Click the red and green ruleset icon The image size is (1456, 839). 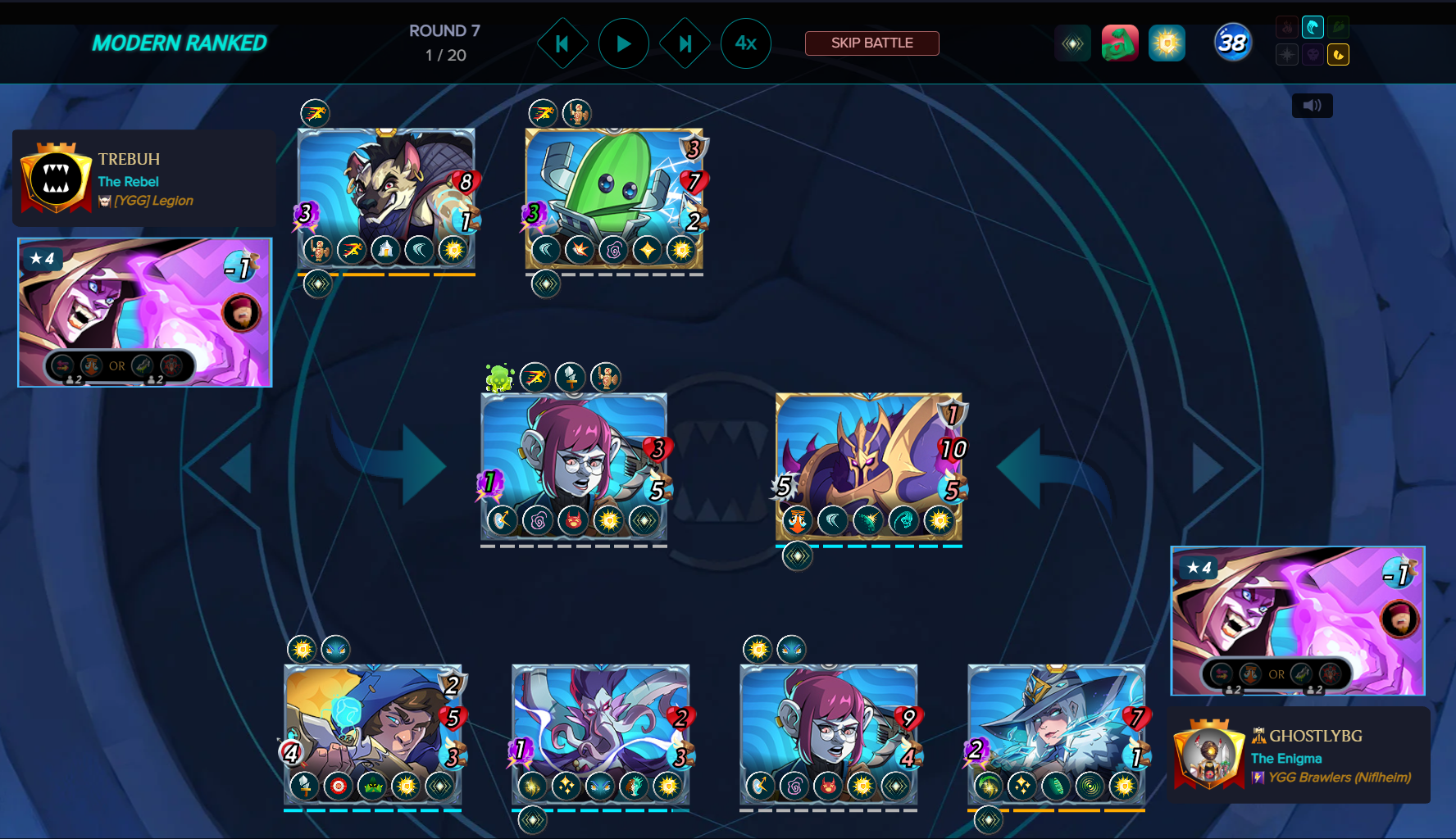pyautogui.click(x=1120, y=43)
